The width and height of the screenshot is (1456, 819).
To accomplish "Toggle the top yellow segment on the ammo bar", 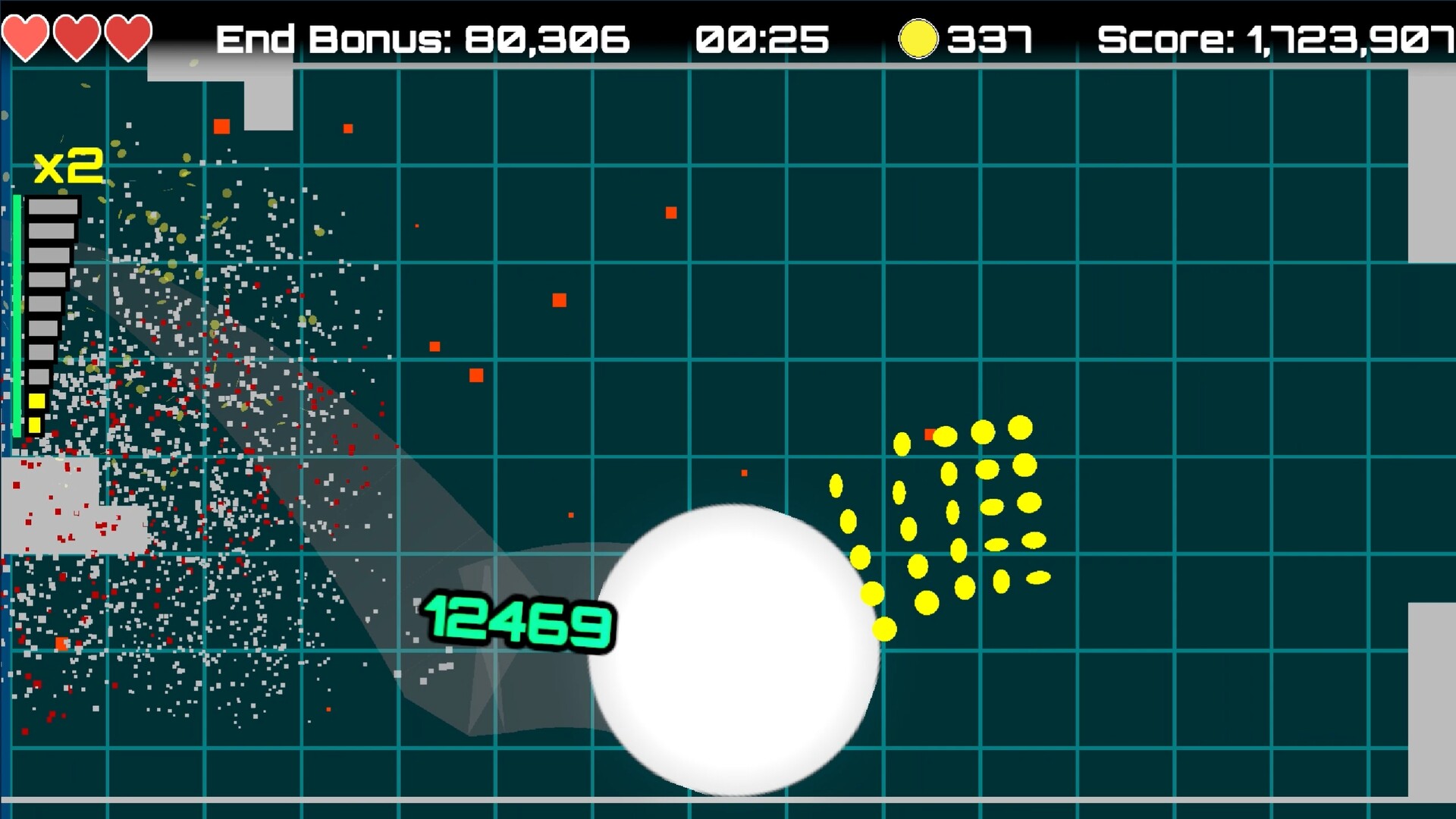I will point(36,400).
